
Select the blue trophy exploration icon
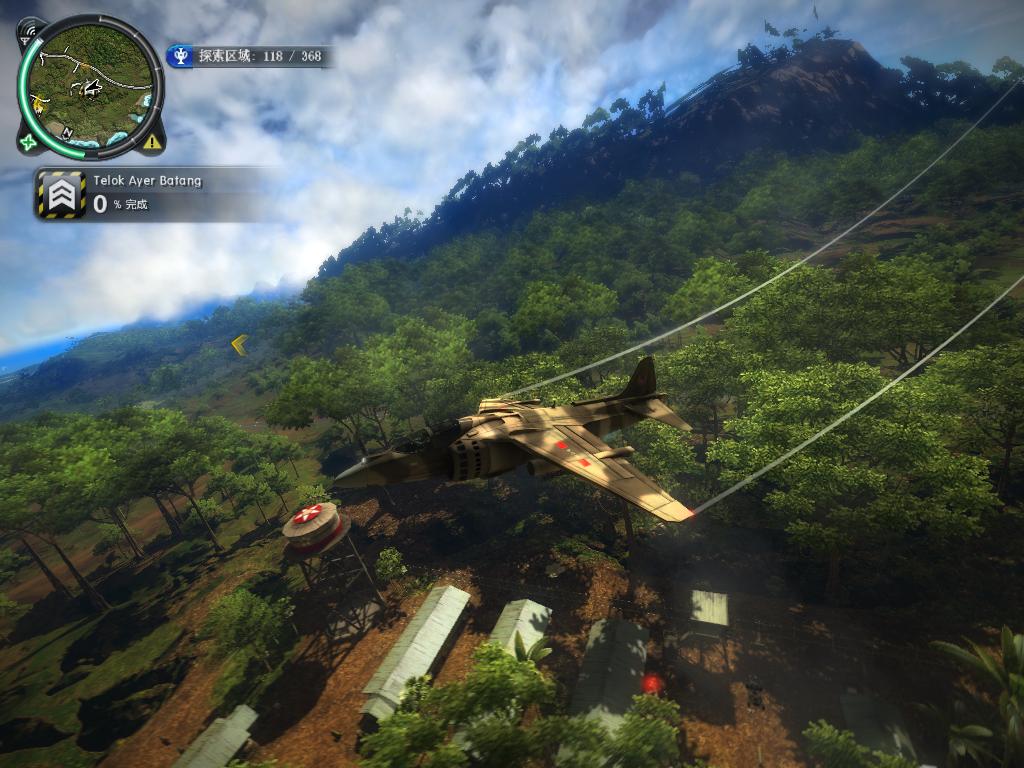point(180,56)
